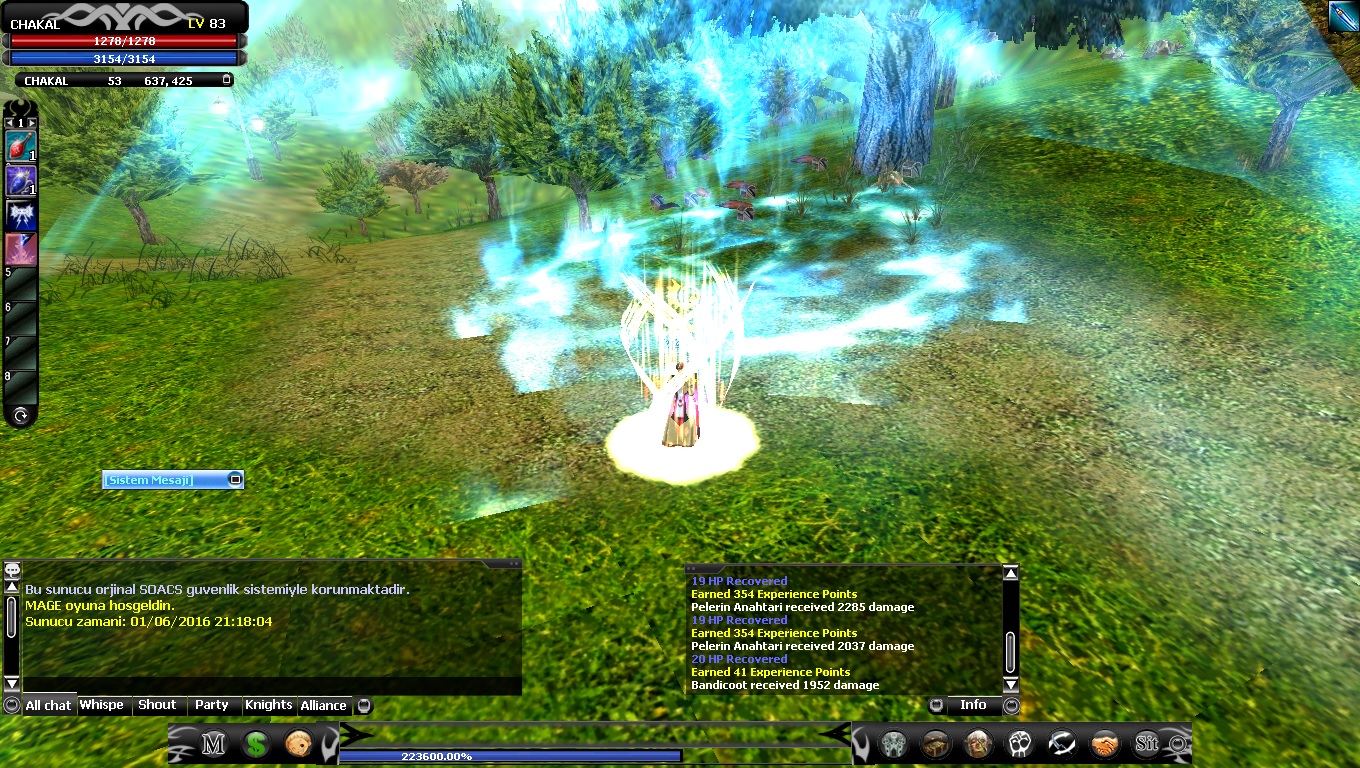Open the handshake trade icon
Viewport: 1360px width, 768px height.
click(x=1104, y=744)
